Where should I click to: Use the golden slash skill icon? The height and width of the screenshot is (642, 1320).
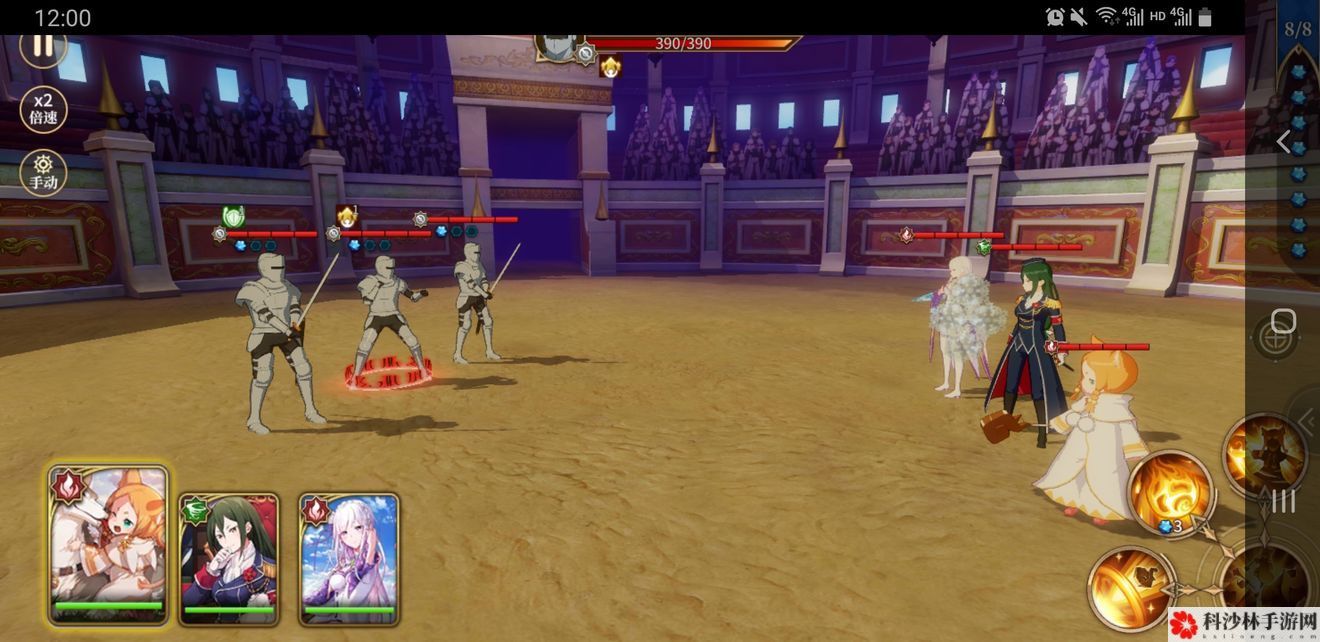pyautogui.click(x=1130, y=588)
